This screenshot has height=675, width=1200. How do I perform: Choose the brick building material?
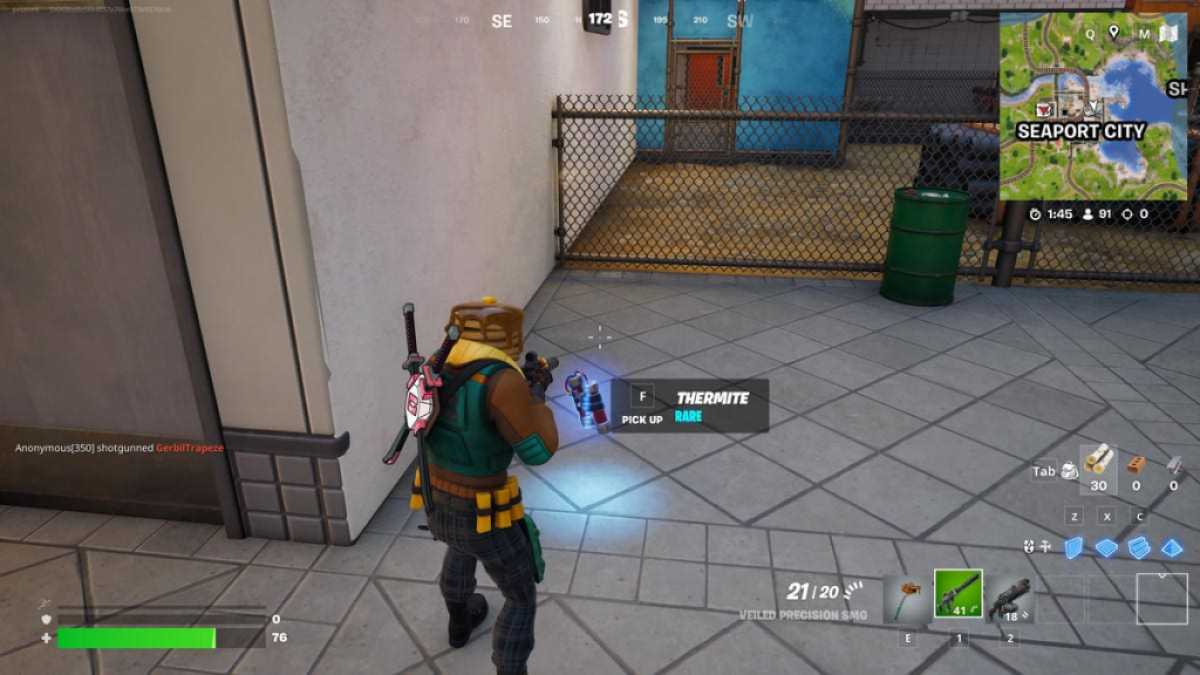tap(1136, 464)
